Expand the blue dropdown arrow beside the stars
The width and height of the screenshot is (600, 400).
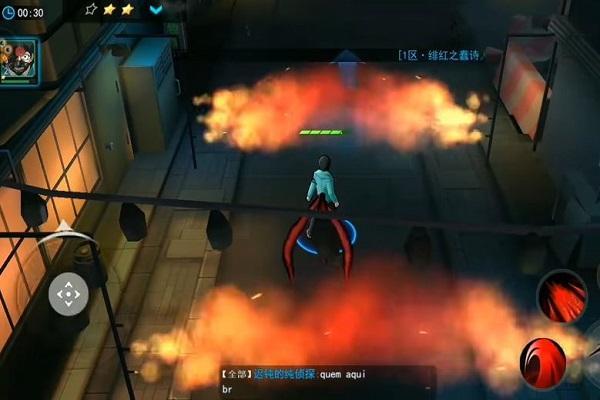(x=156, y=10)
